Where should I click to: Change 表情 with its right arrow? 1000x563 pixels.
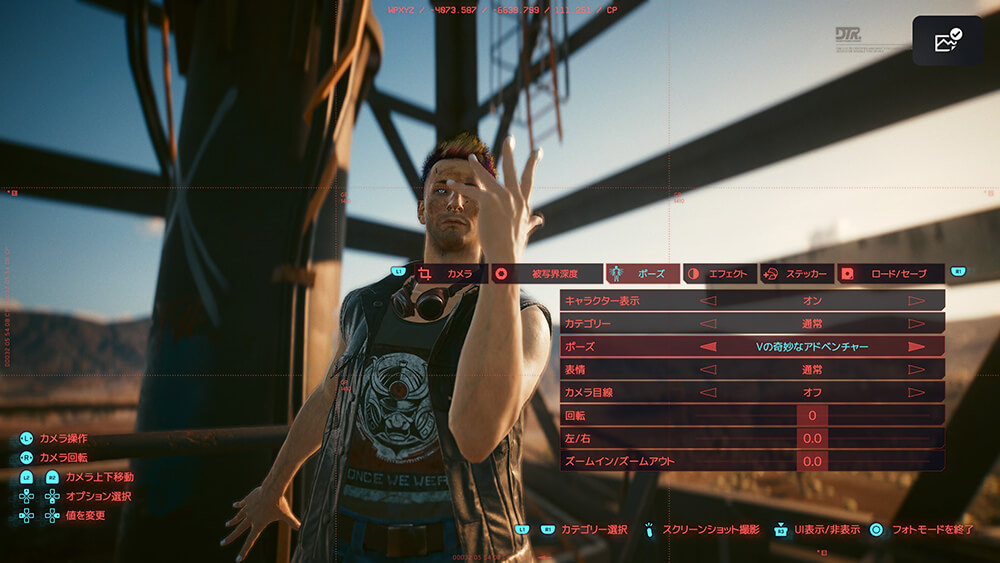pos(916,370)
